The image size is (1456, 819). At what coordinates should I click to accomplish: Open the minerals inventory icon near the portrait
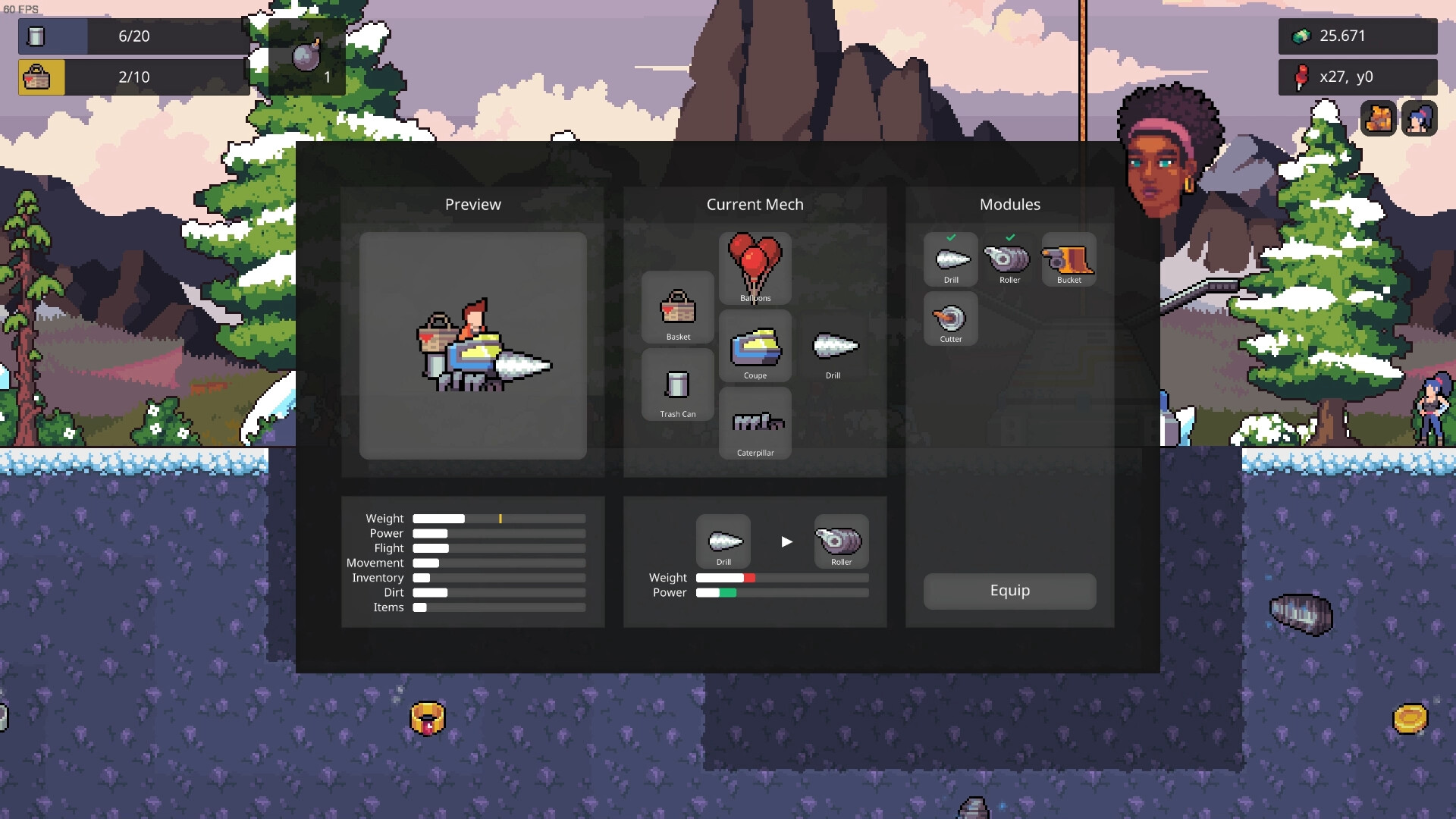point(1379,118)
